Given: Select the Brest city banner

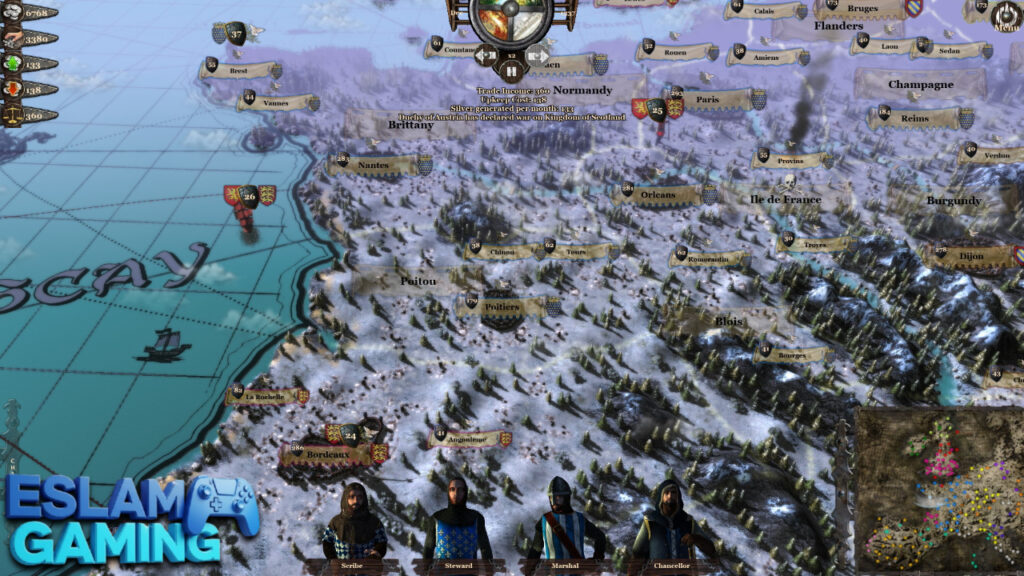Looking at the screenshot, I should 240,70.
